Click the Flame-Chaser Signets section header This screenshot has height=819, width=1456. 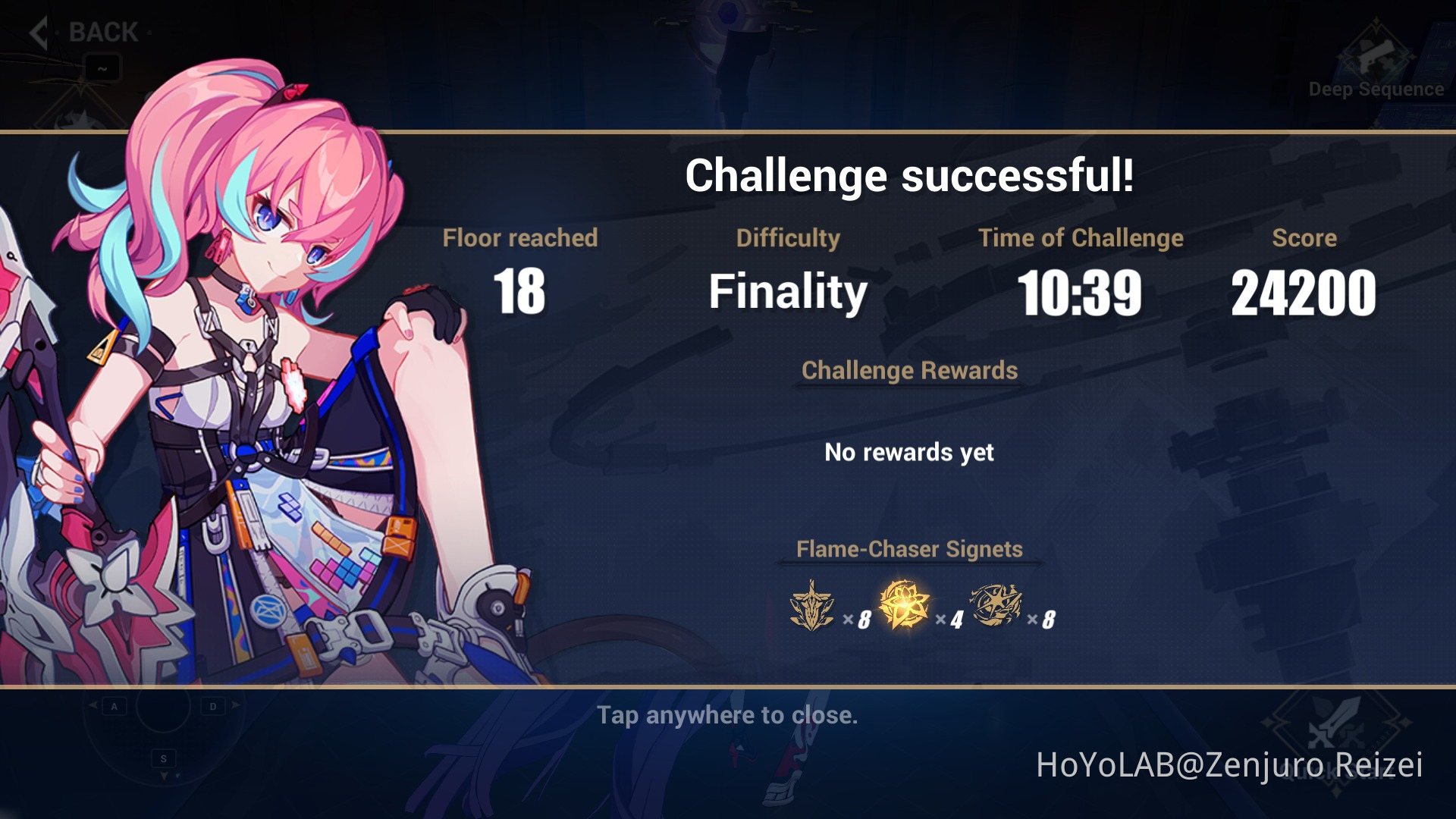pyautogui.click(x=908, y=549)
